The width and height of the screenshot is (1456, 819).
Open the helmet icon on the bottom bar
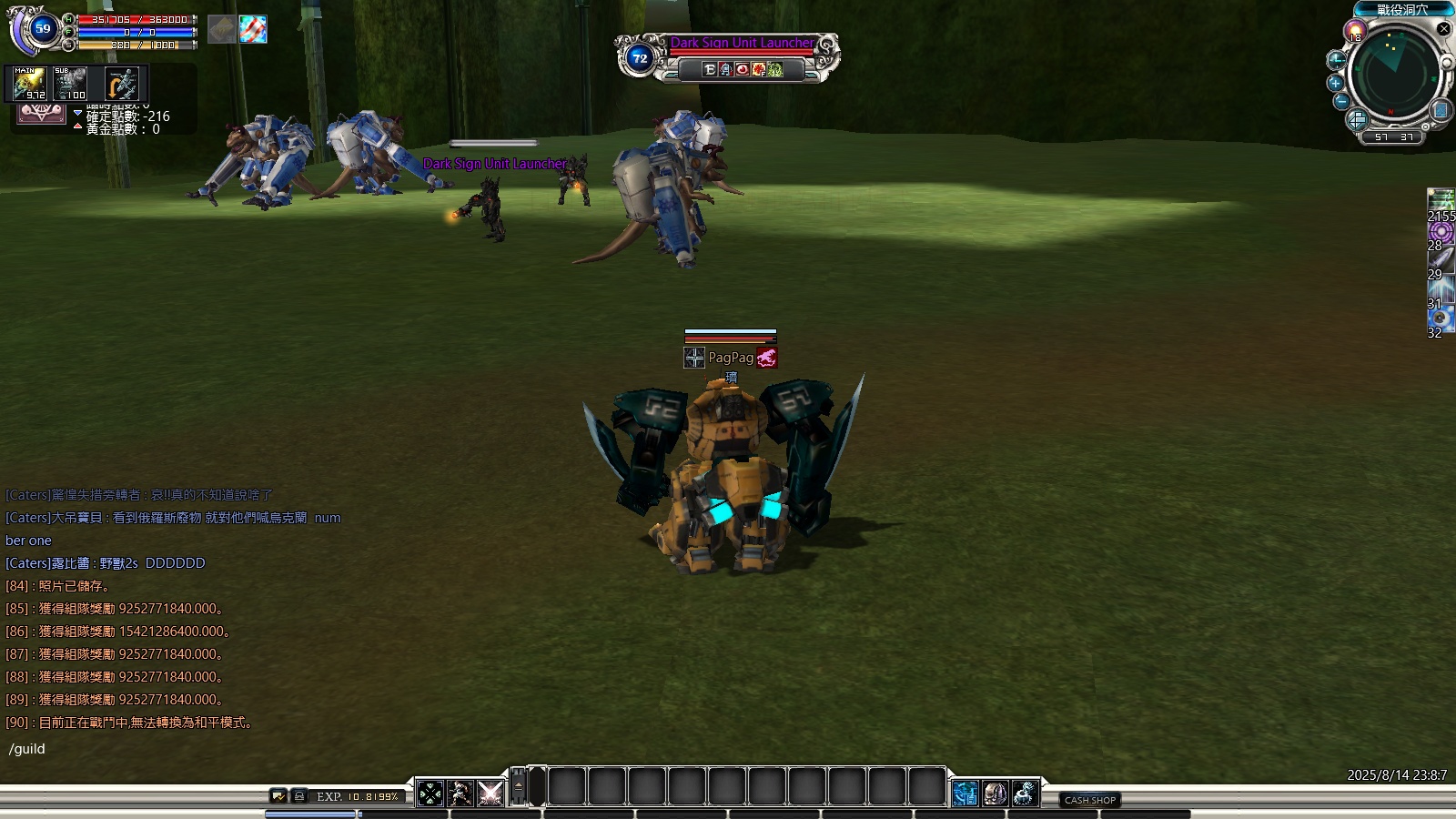click(995, 794)
